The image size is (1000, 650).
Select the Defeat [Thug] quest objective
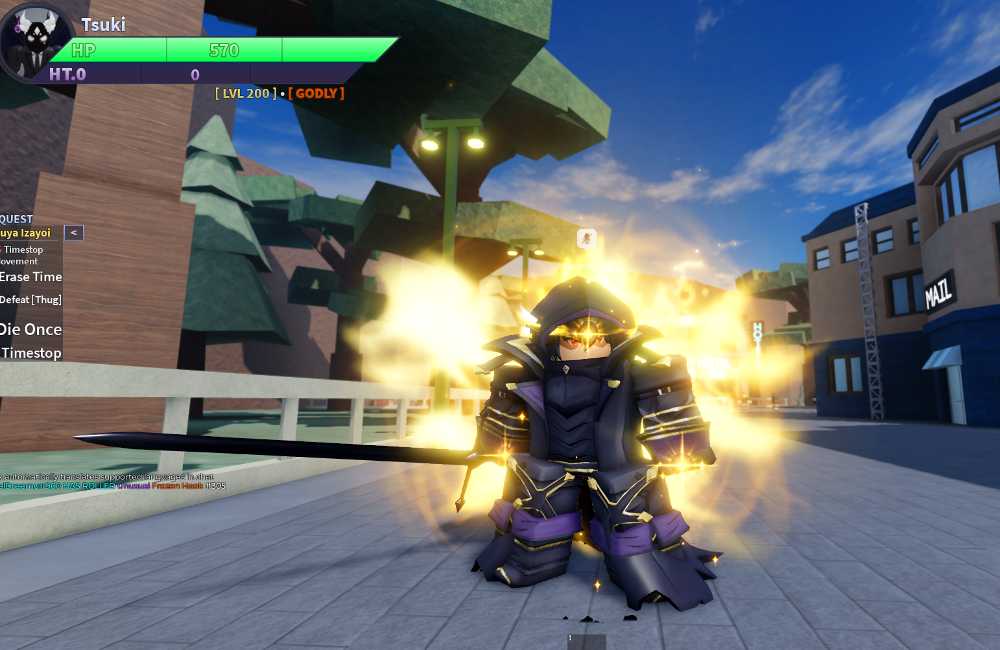[x=30, y=300]
